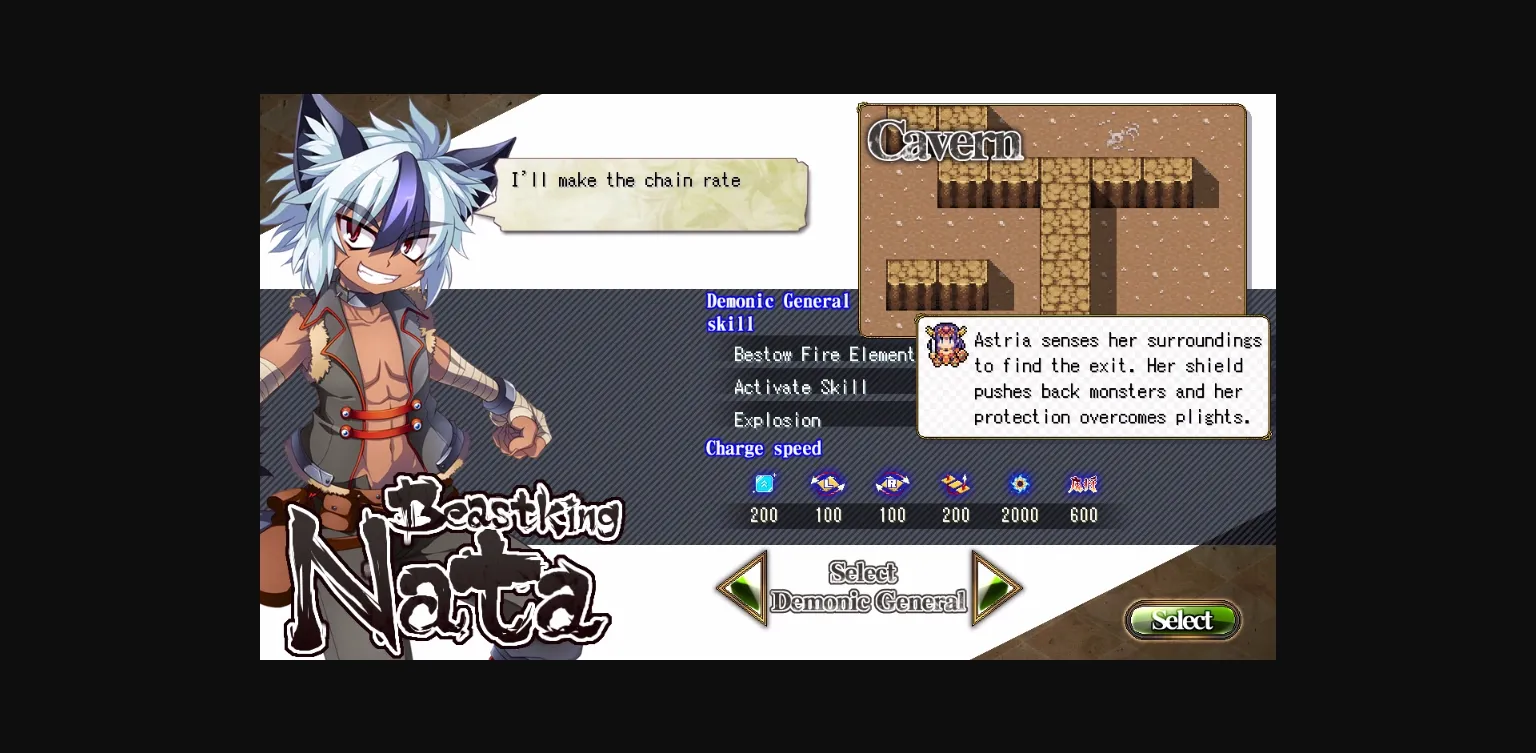Toggle the Bestow Fire Element skill
This screenshot has height=753, width=1536.
[824, 354]
